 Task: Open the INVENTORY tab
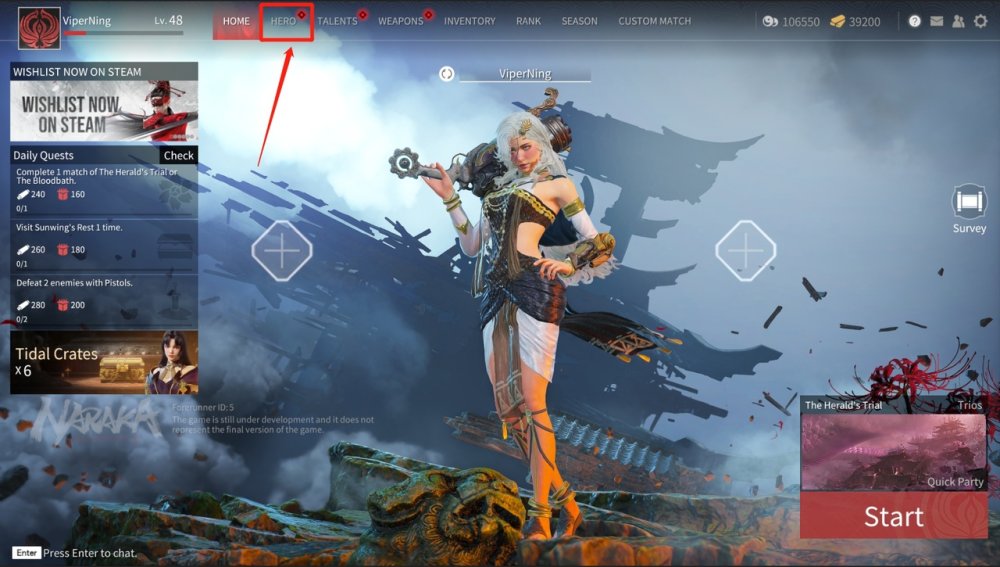point(469,21)
